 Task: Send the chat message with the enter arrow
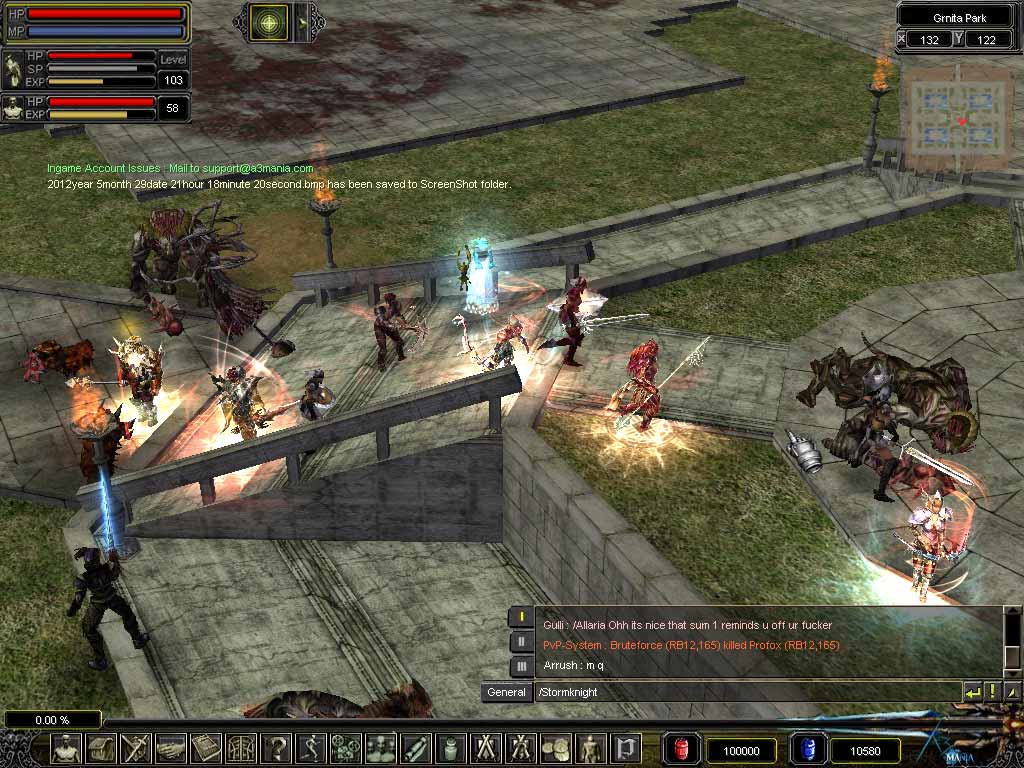click(x=972, y=692)
